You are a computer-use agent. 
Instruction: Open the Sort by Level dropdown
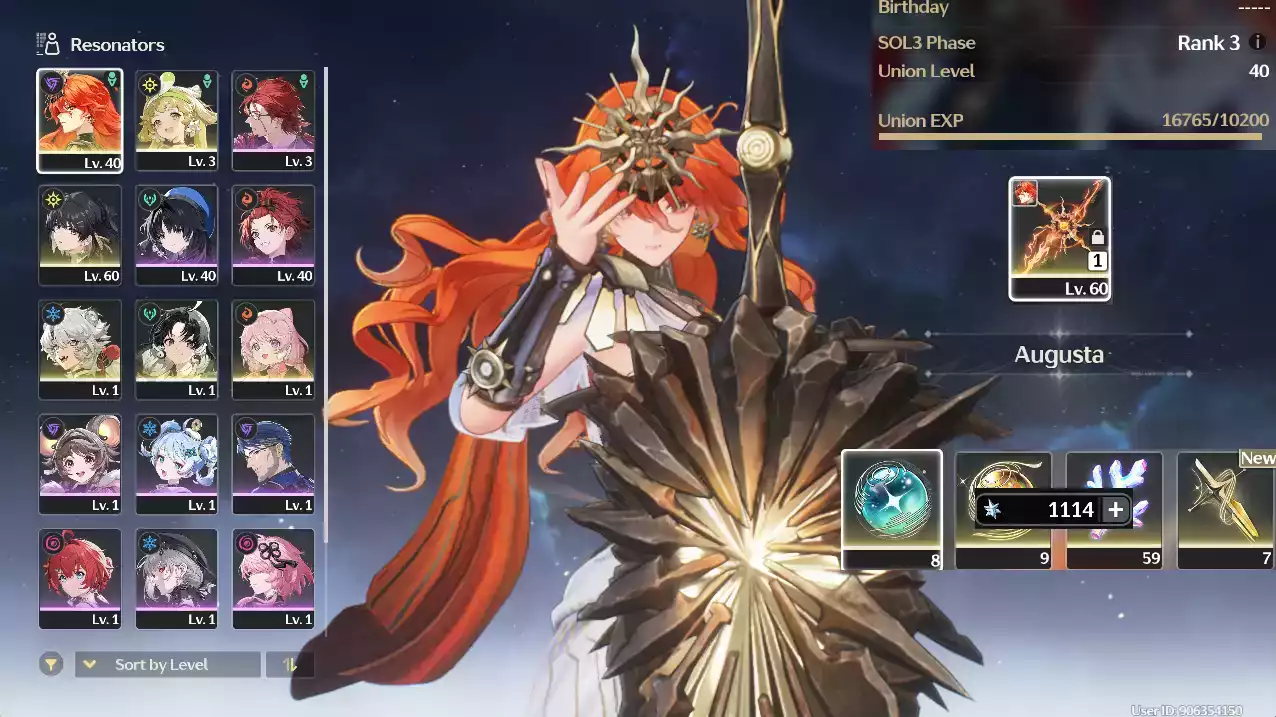167,665
